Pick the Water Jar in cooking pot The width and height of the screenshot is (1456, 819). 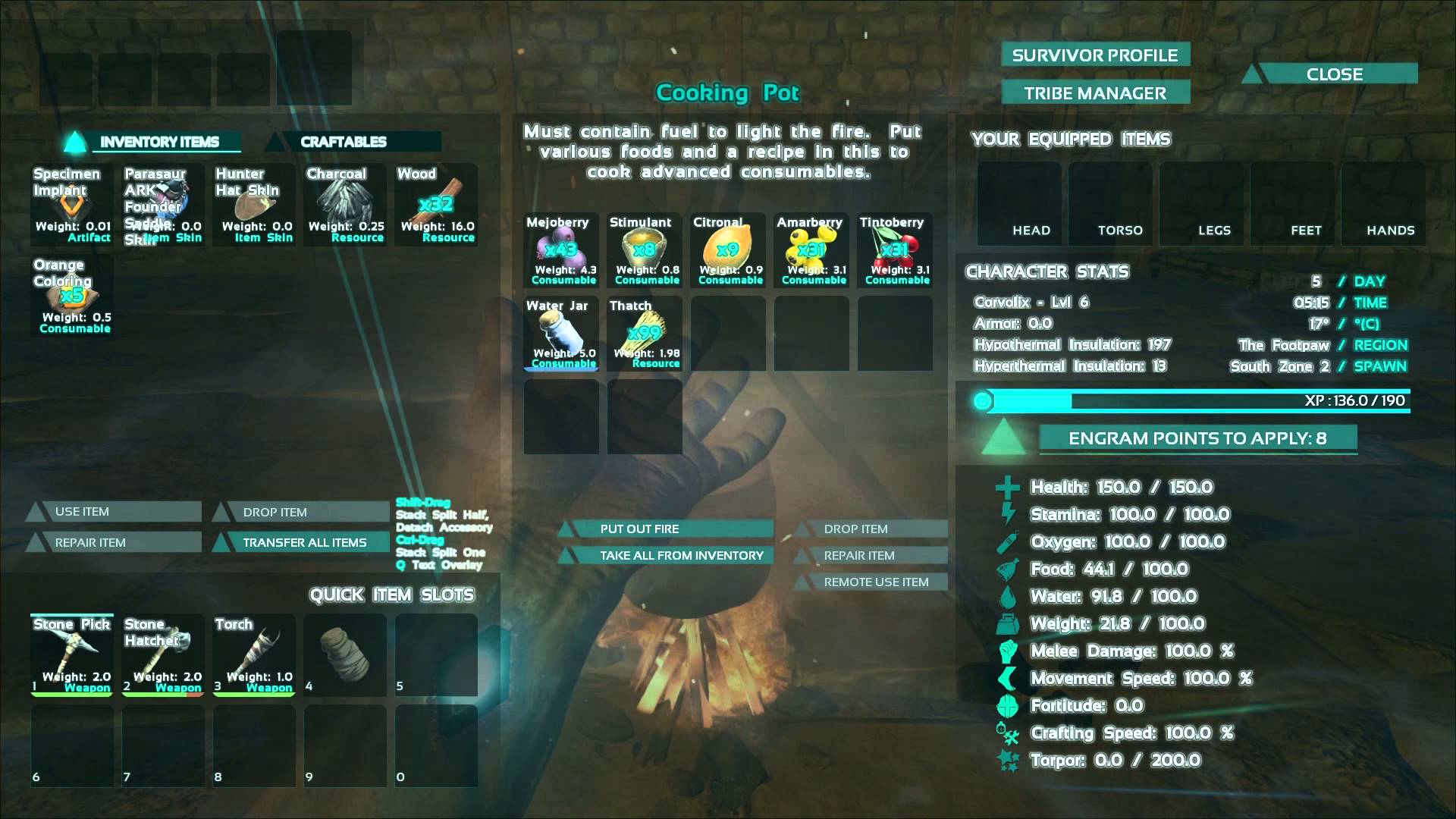click(562, 334)
